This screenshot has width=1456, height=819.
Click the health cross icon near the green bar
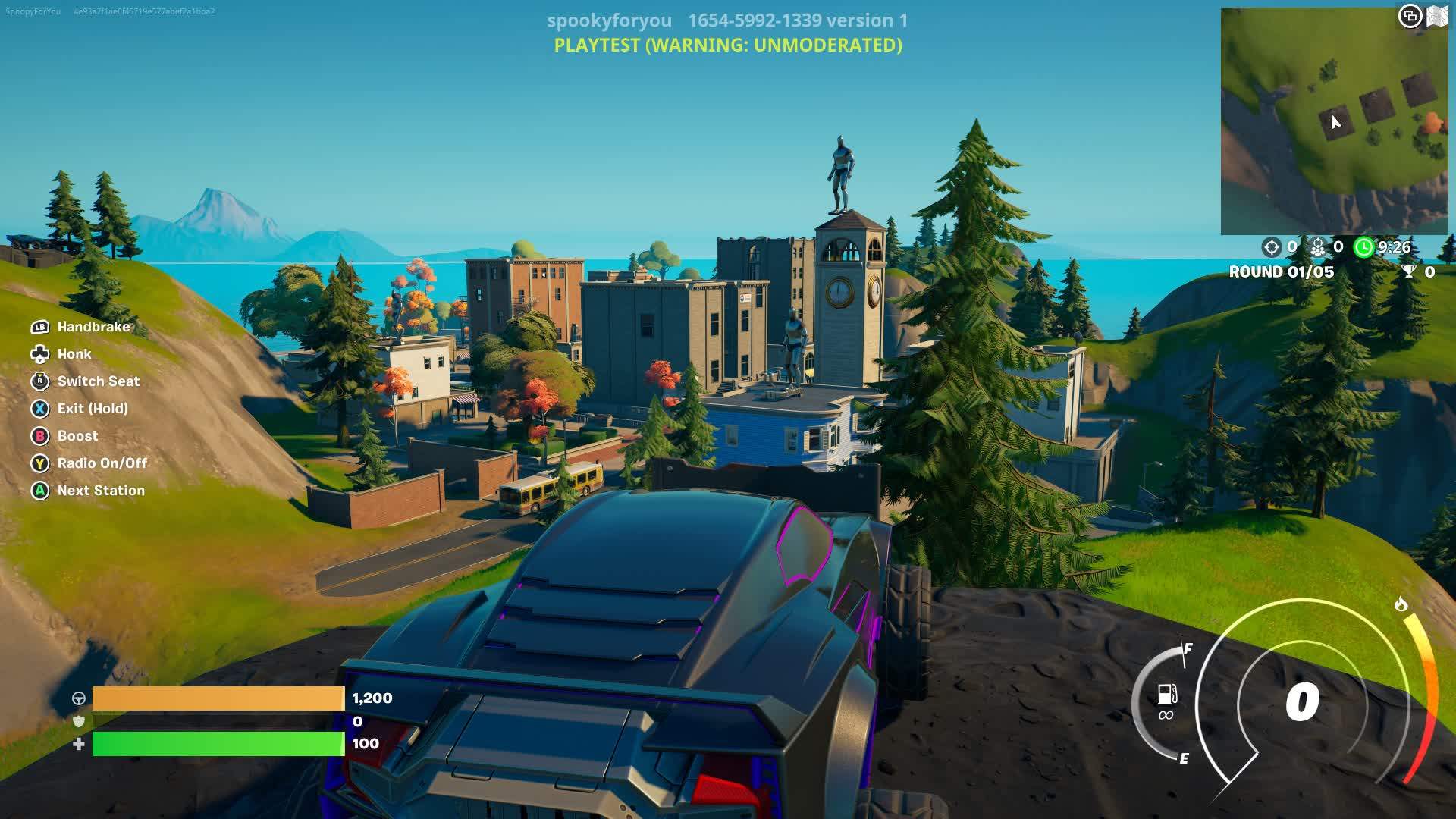pyautogui.click(x=78, y=745)
